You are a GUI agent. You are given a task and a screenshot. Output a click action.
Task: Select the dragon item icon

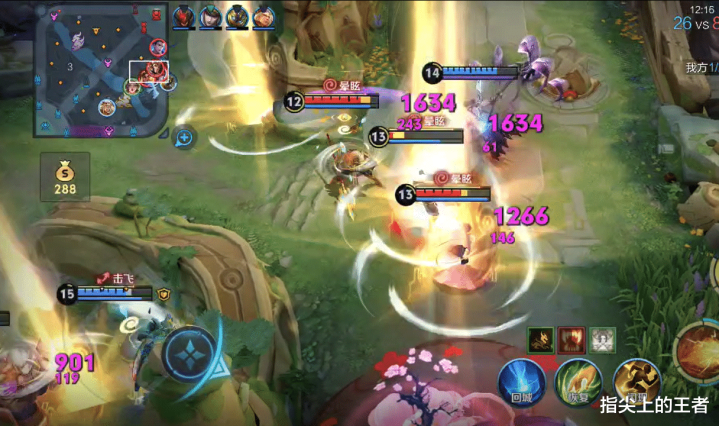click(x=542, y=340)
